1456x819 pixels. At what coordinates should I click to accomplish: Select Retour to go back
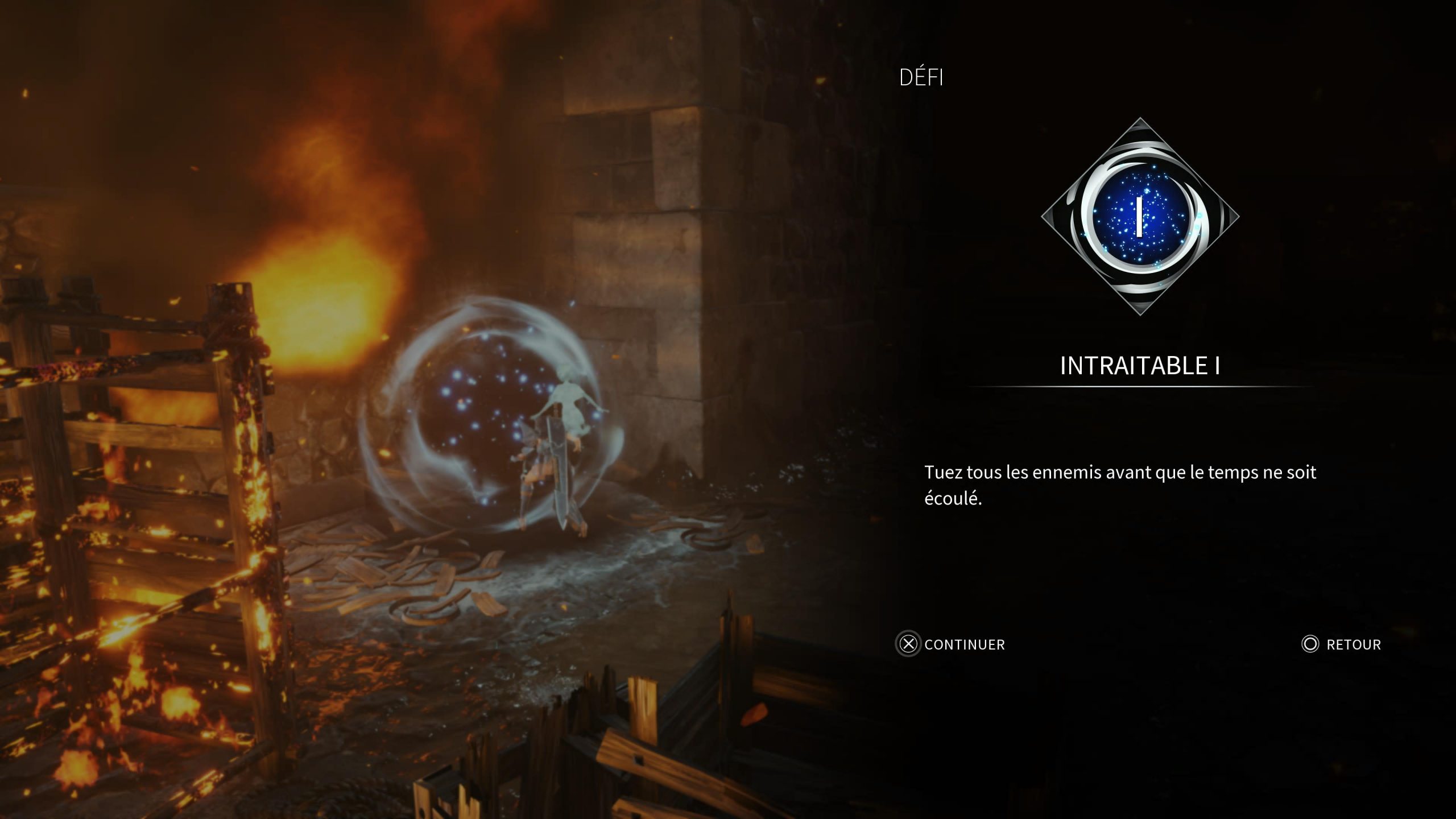(1342, 644)
